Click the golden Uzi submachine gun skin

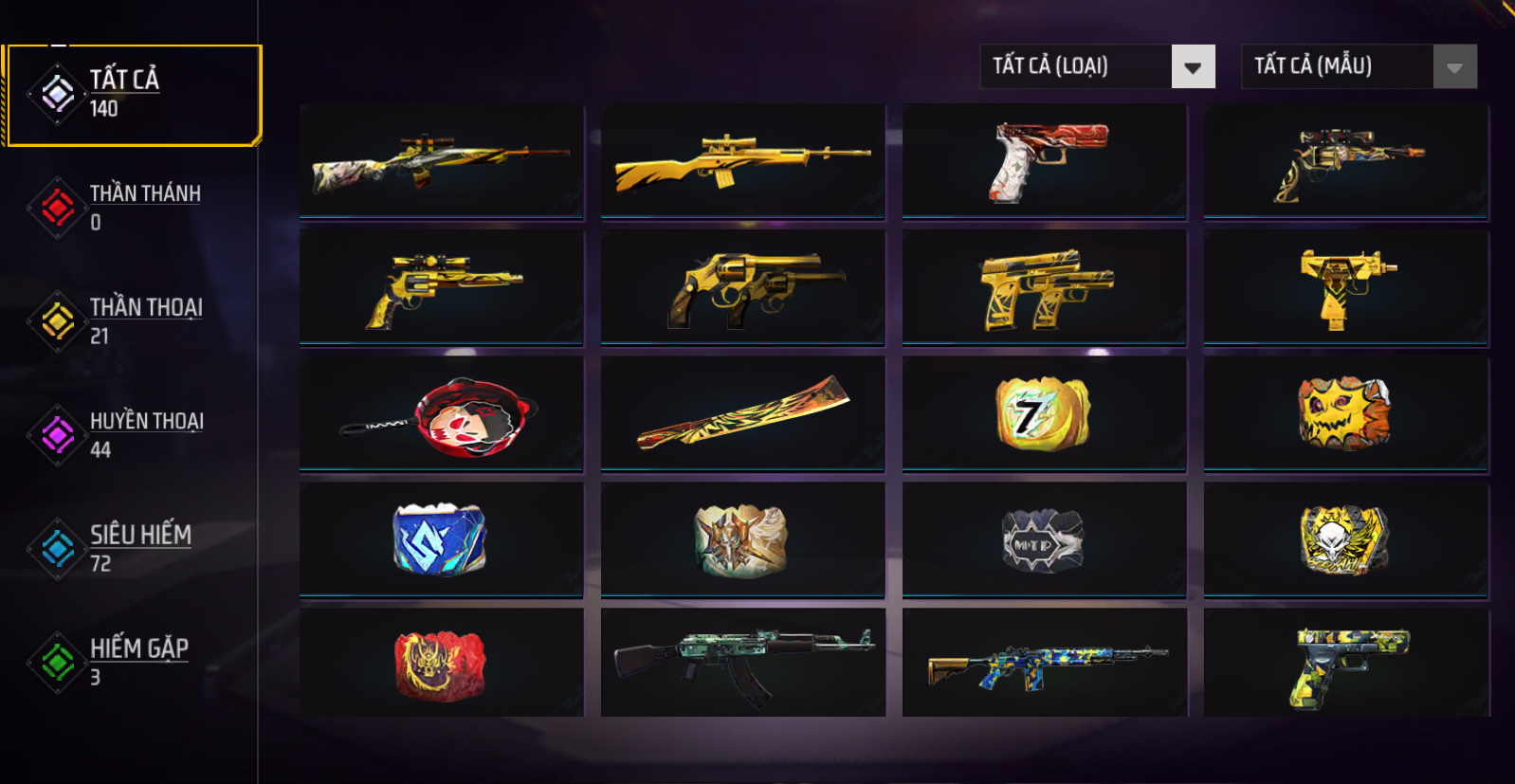[1345, 287]
